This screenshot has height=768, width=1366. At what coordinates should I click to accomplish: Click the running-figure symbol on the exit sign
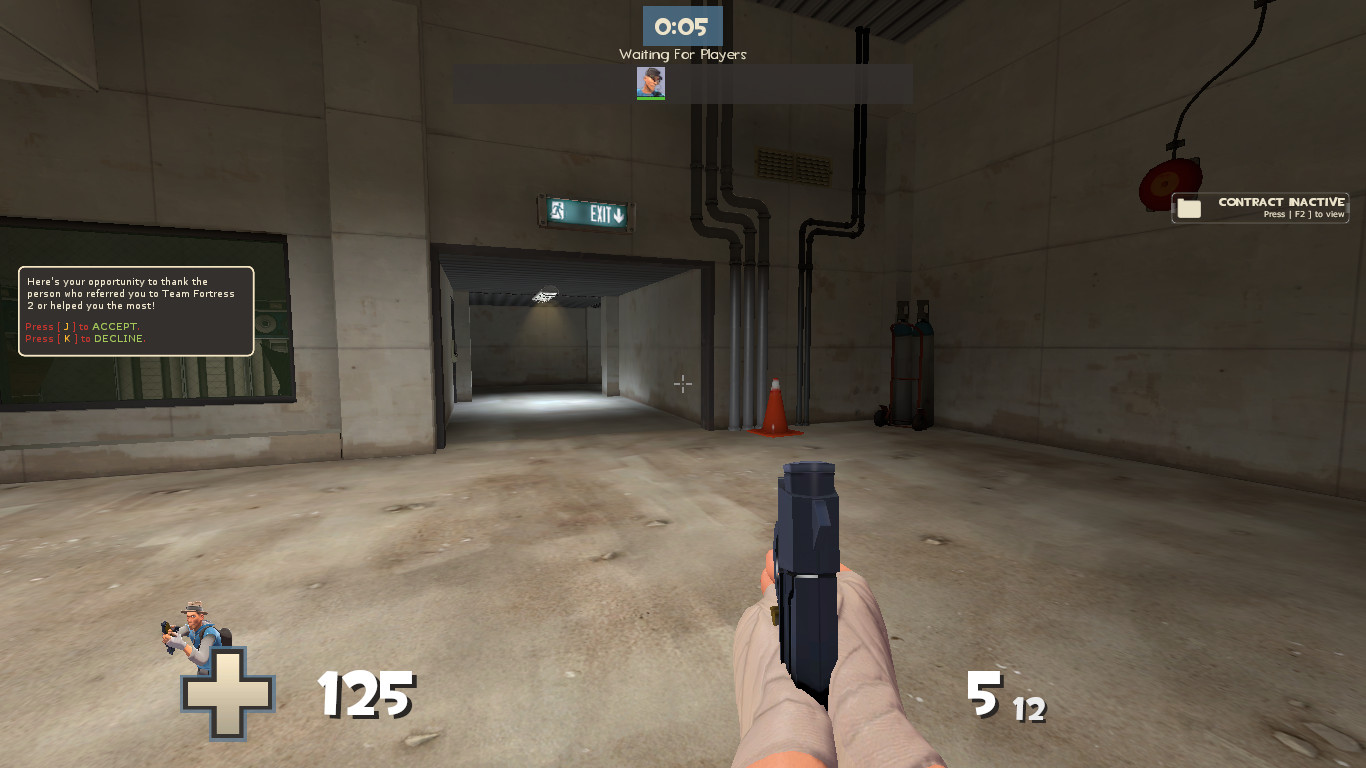(556, 213)
